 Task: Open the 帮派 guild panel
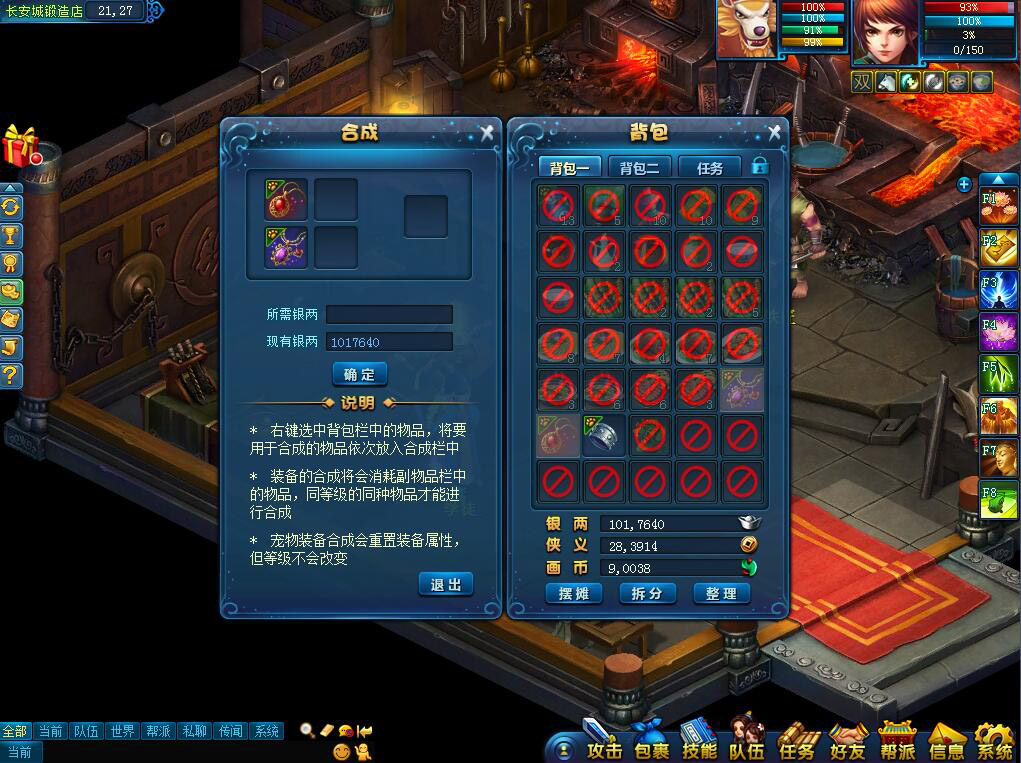897,746
